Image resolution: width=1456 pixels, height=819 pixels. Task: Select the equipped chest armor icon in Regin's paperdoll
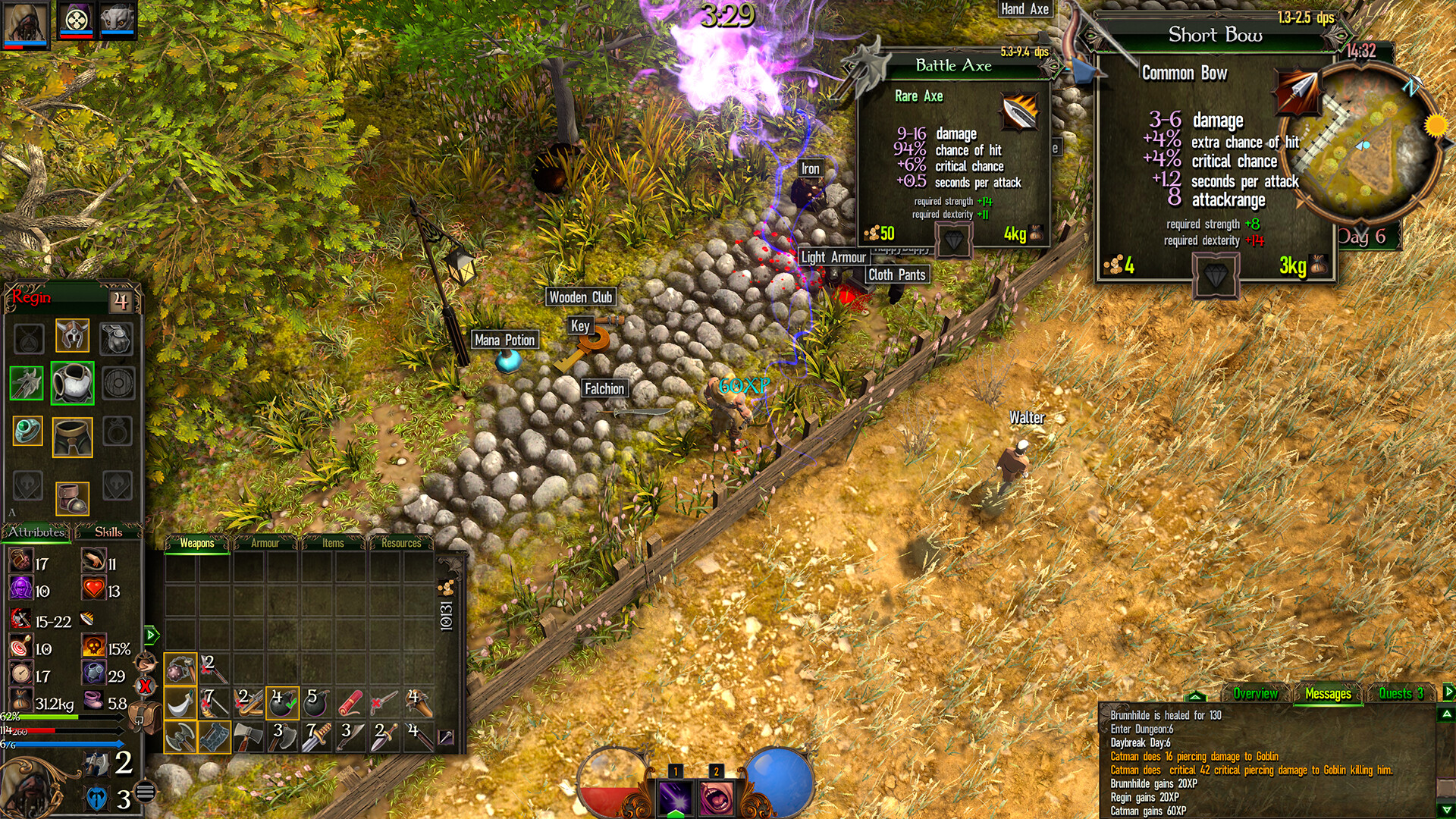coord(72,384)
